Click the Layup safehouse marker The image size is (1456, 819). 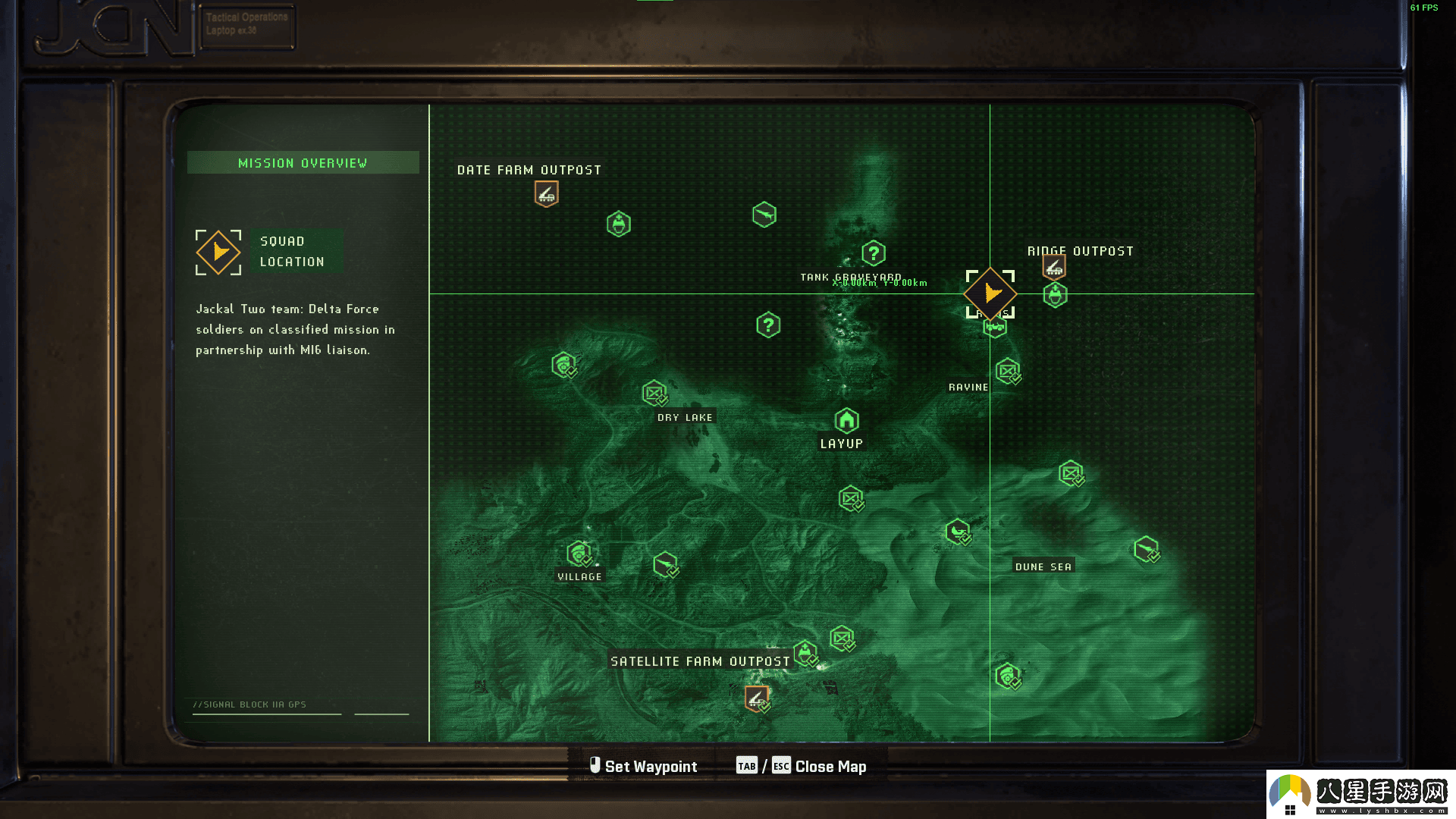(846, 420)
